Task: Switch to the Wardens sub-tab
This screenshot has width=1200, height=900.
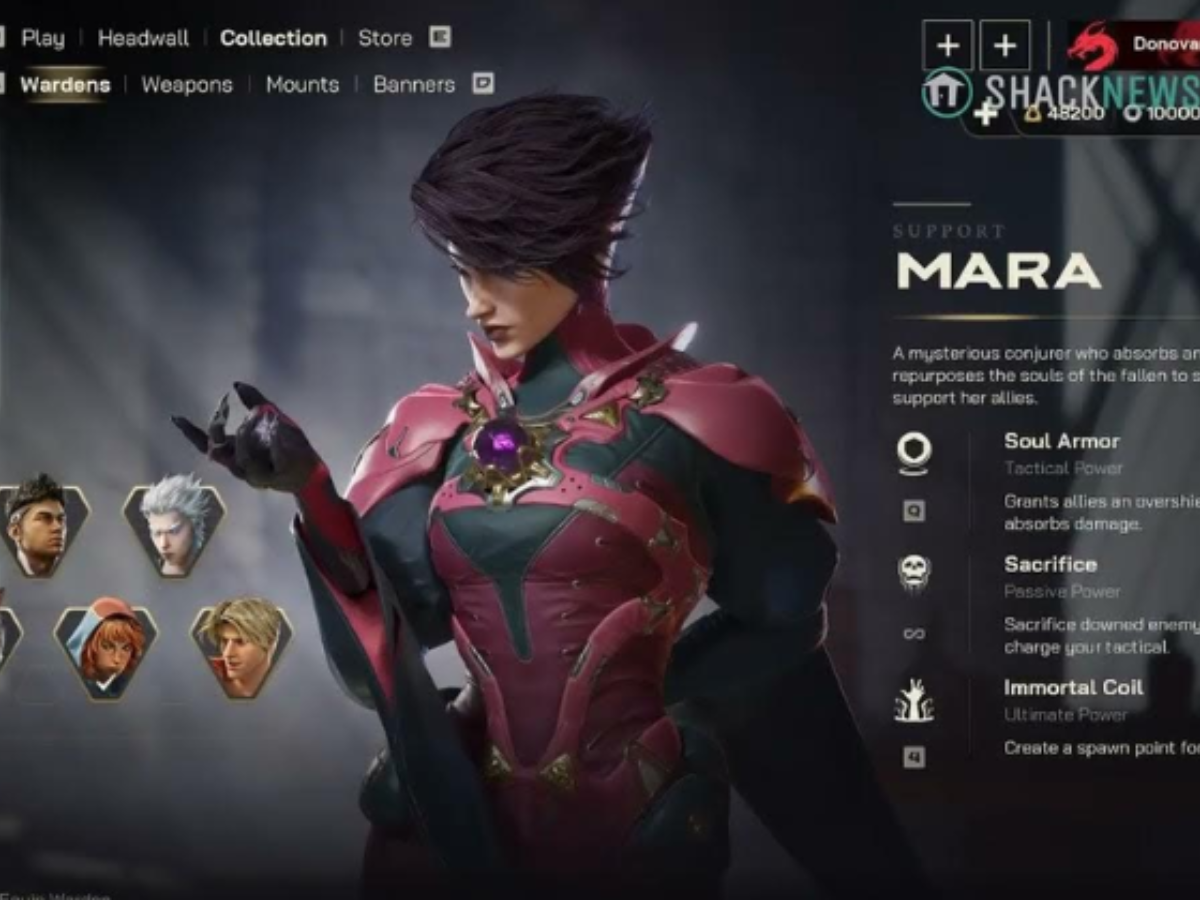Action: click(65, 85)
